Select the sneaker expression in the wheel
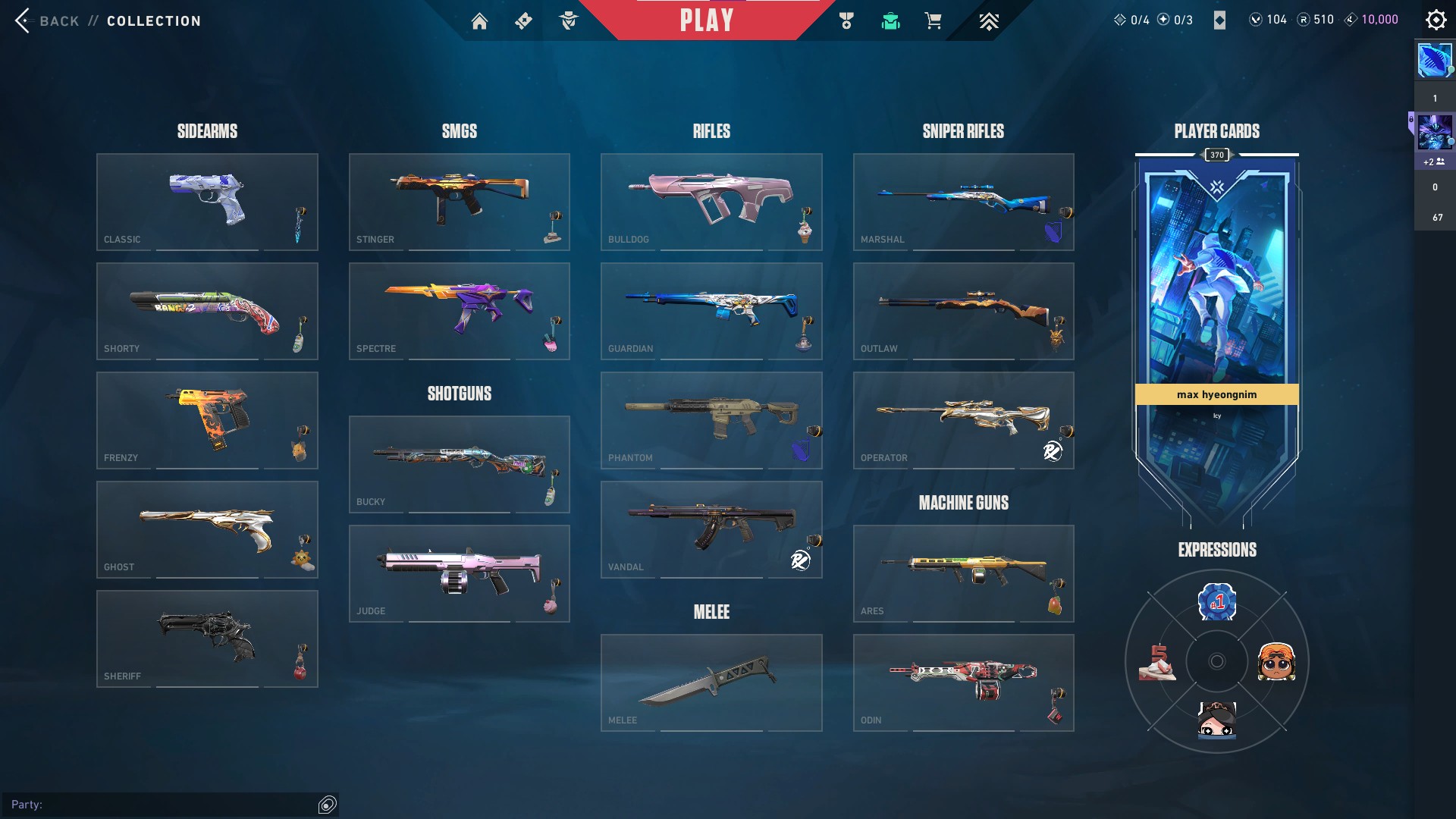Image resolution: width=1456 pixels, height=819 pixels. click(1159, 661)
